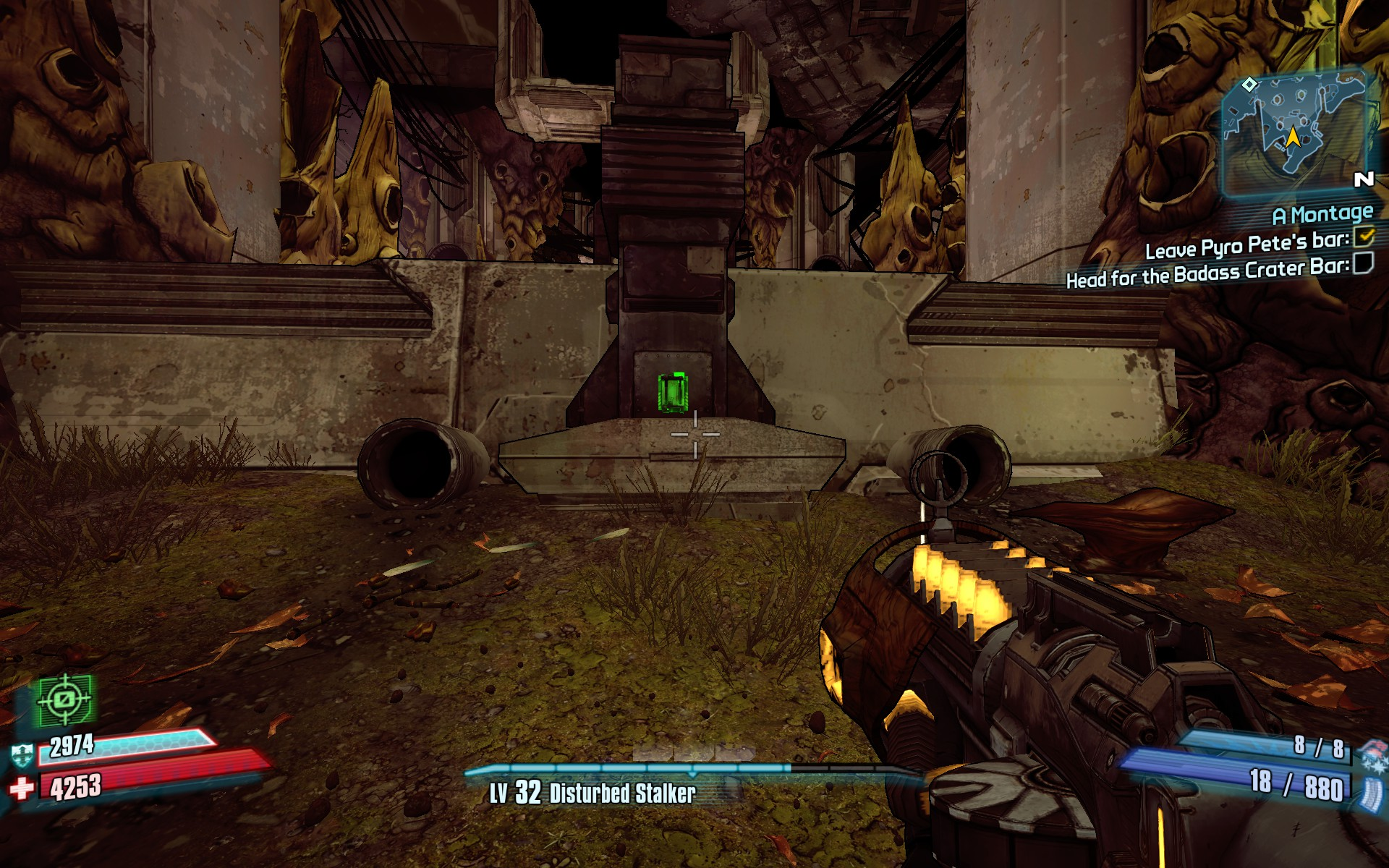Pick up the green gem on the pedestal
Screen dimensions: 1389x868
point(674,391)
